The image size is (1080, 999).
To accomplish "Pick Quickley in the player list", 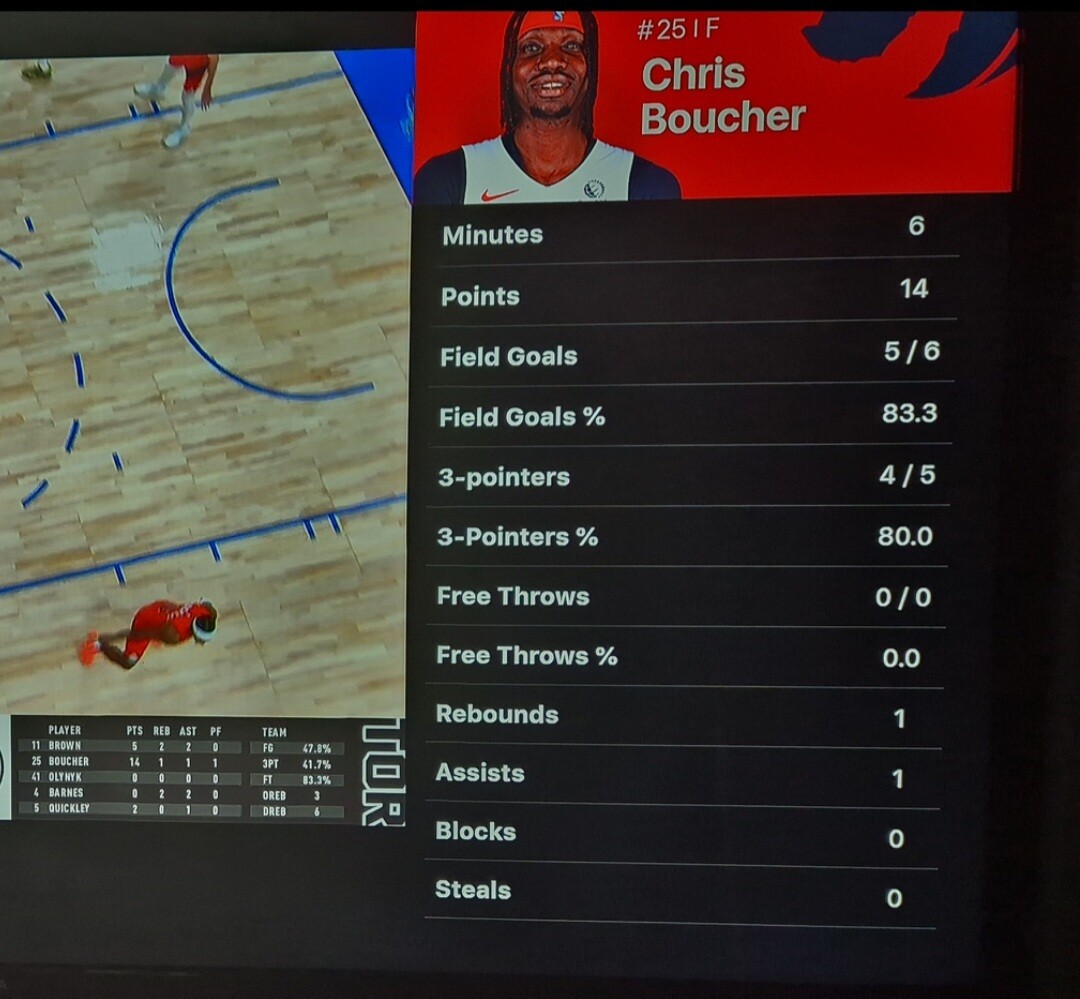I will [68, 808].
